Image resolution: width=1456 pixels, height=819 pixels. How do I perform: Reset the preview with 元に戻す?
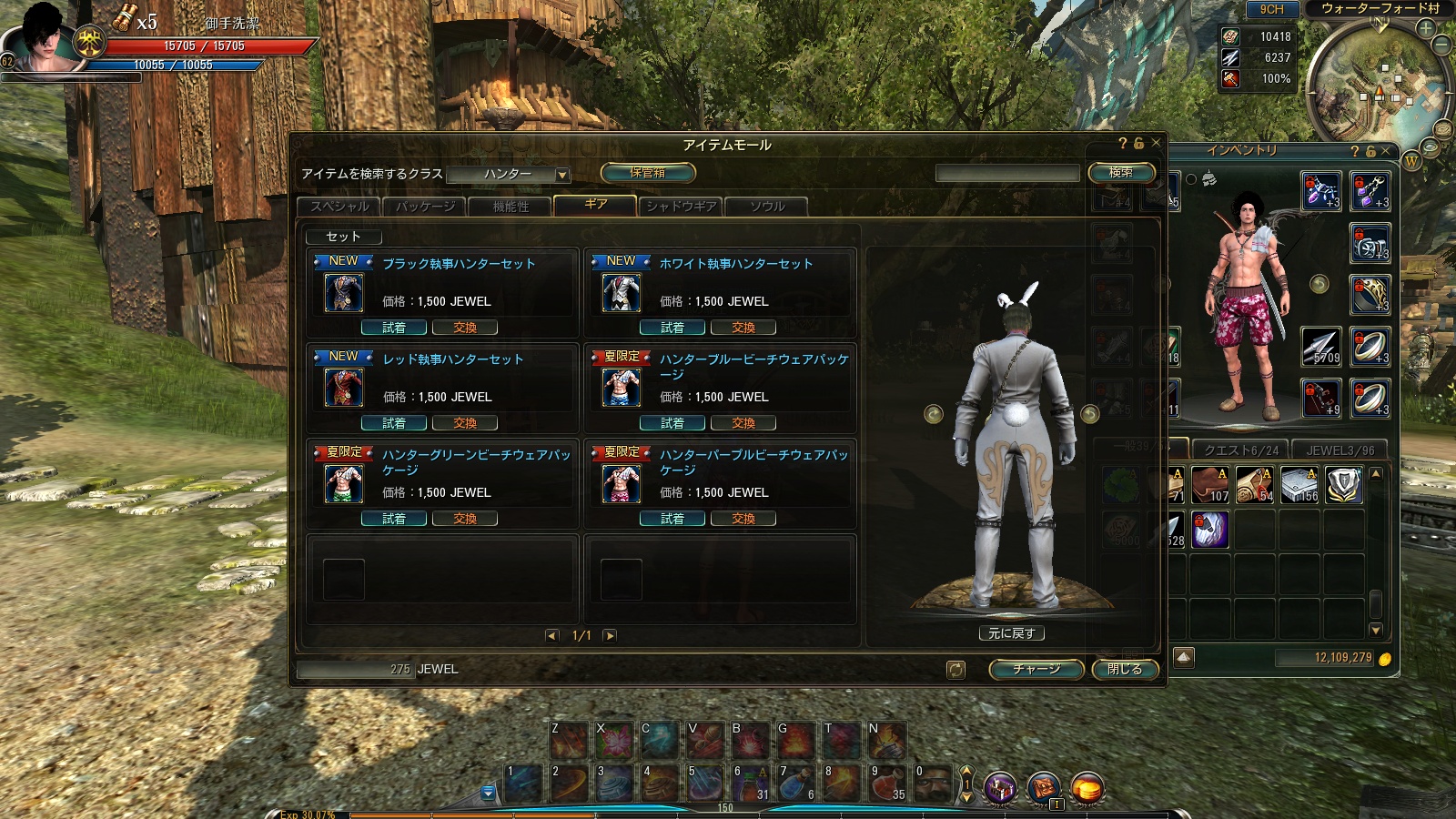coord(1011,633)
